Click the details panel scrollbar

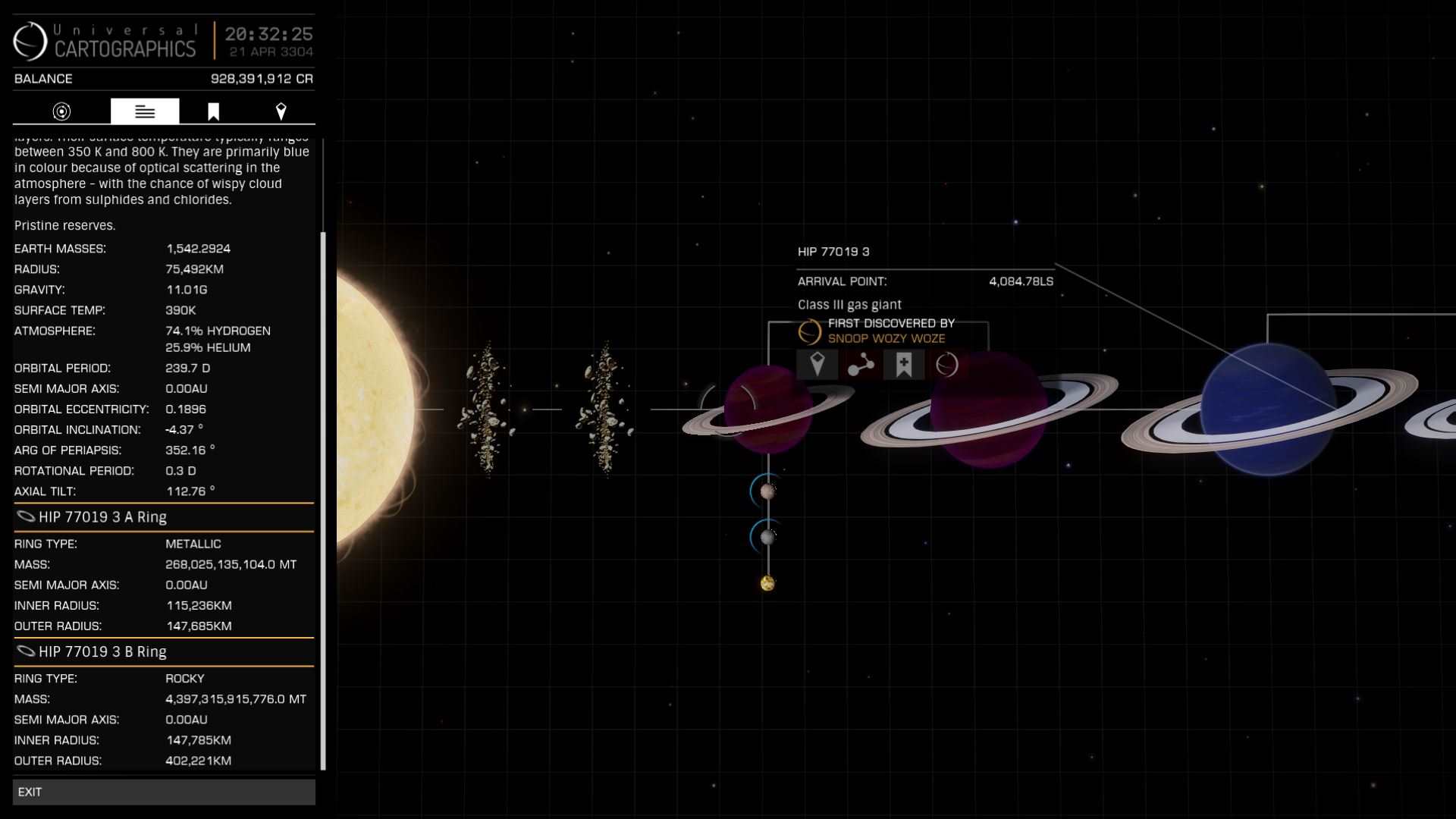tap(323, 500)
